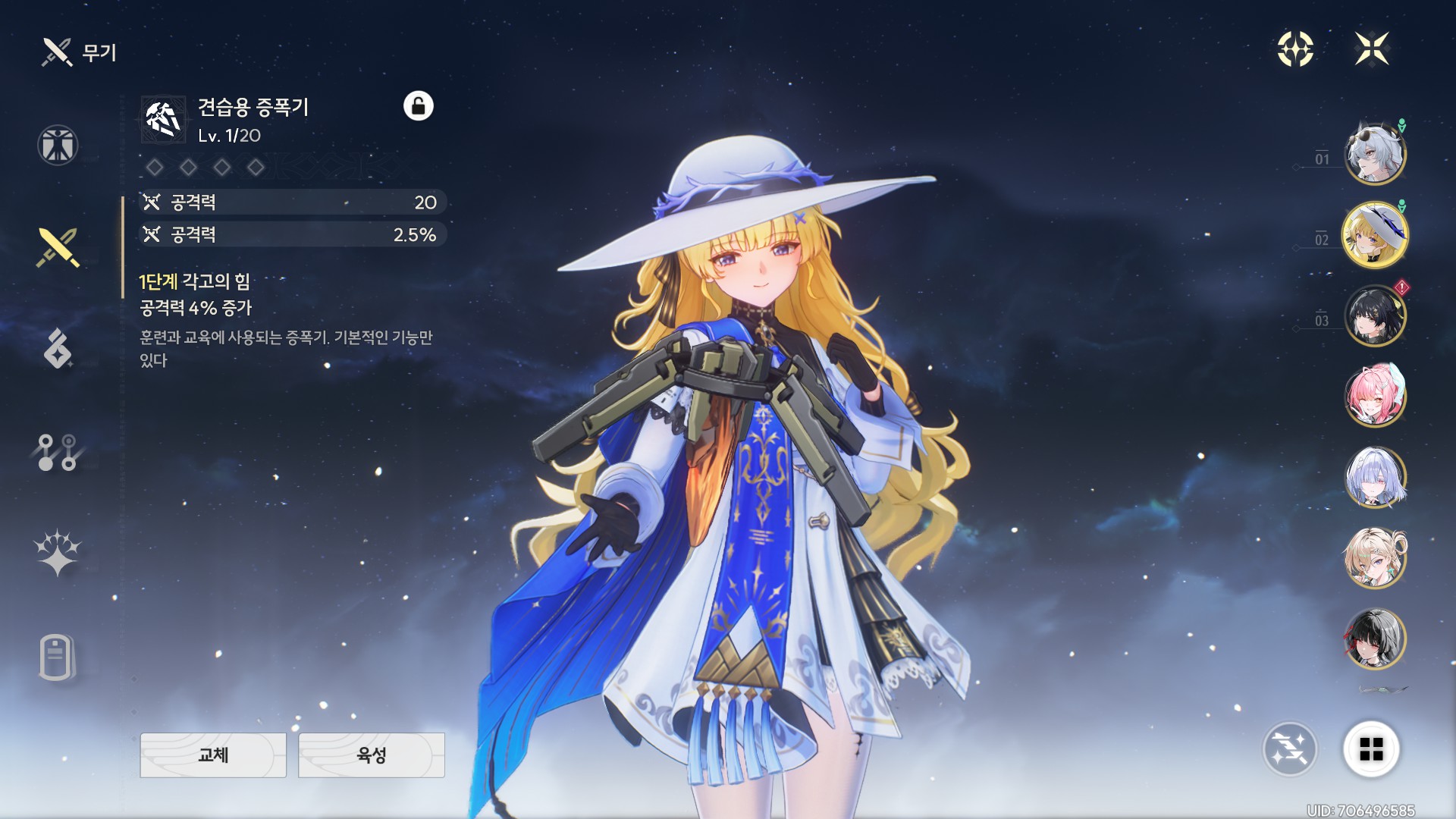Open the character grid view button

tap(1371, 749)
